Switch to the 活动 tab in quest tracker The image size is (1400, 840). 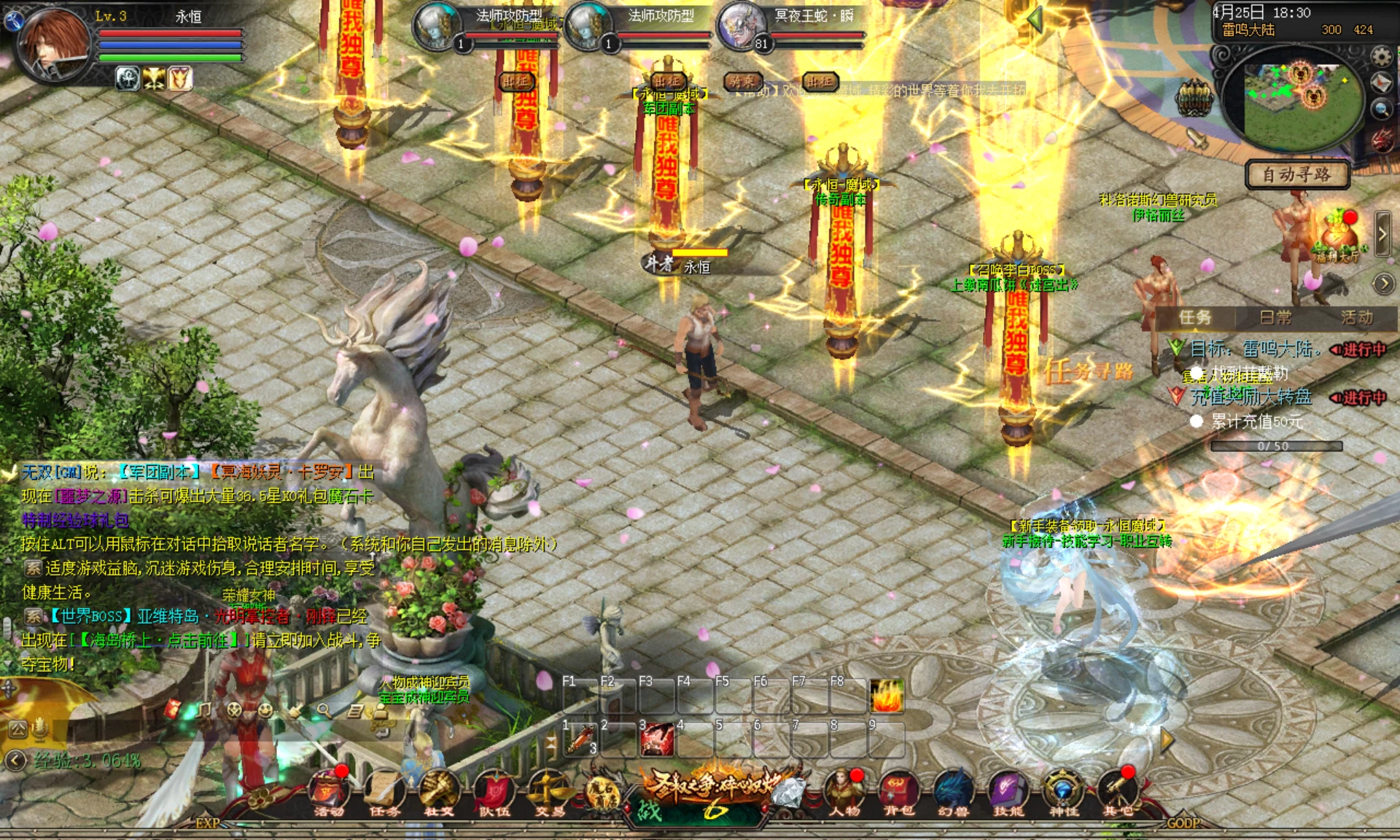tap(1356, 318)
